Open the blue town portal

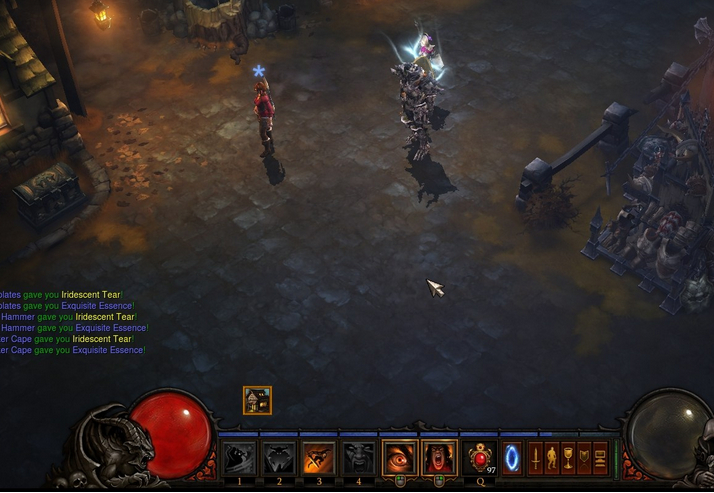512,458
